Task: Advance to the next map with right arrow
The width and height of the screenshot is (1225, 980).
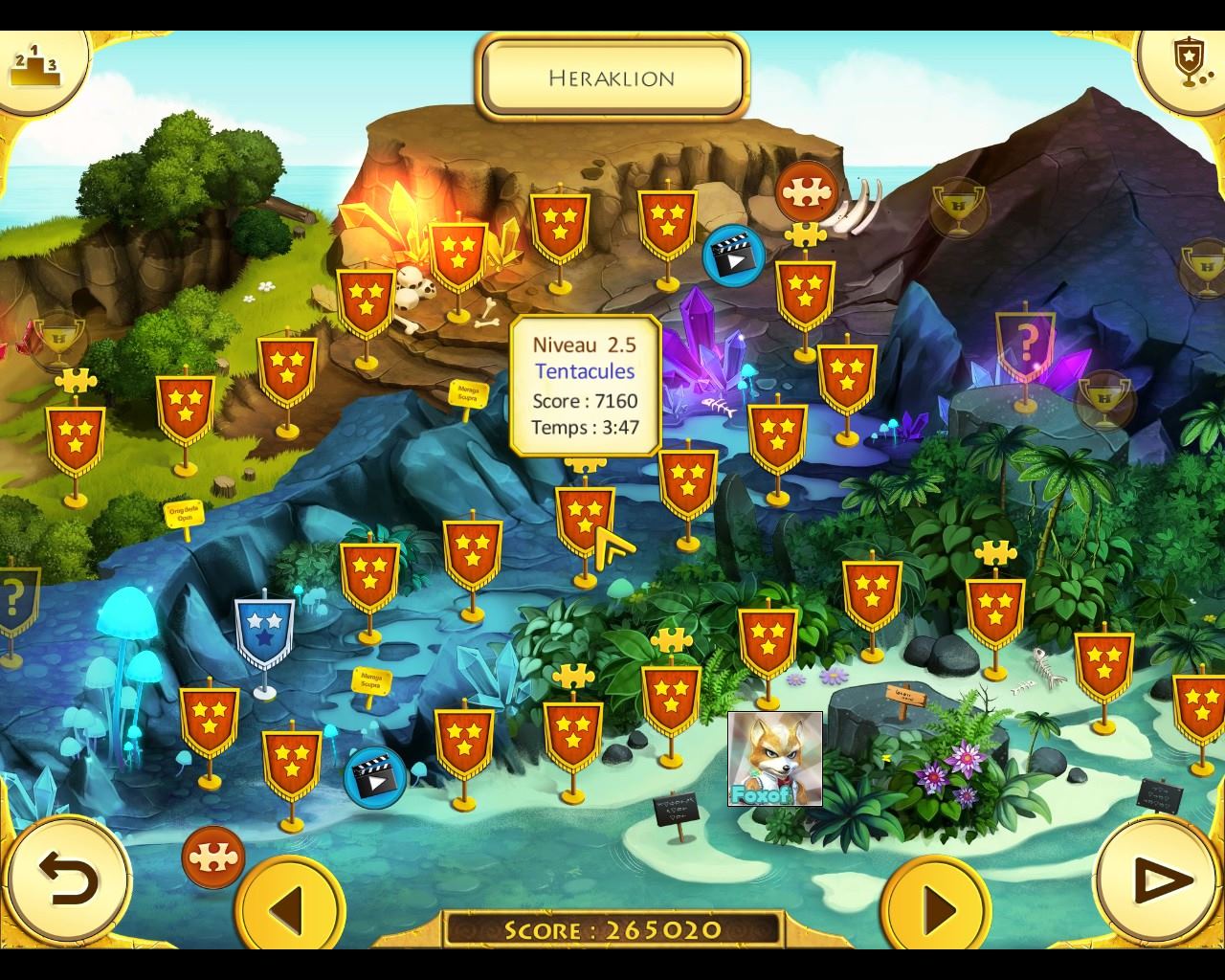Action: [x=936, y=904]
